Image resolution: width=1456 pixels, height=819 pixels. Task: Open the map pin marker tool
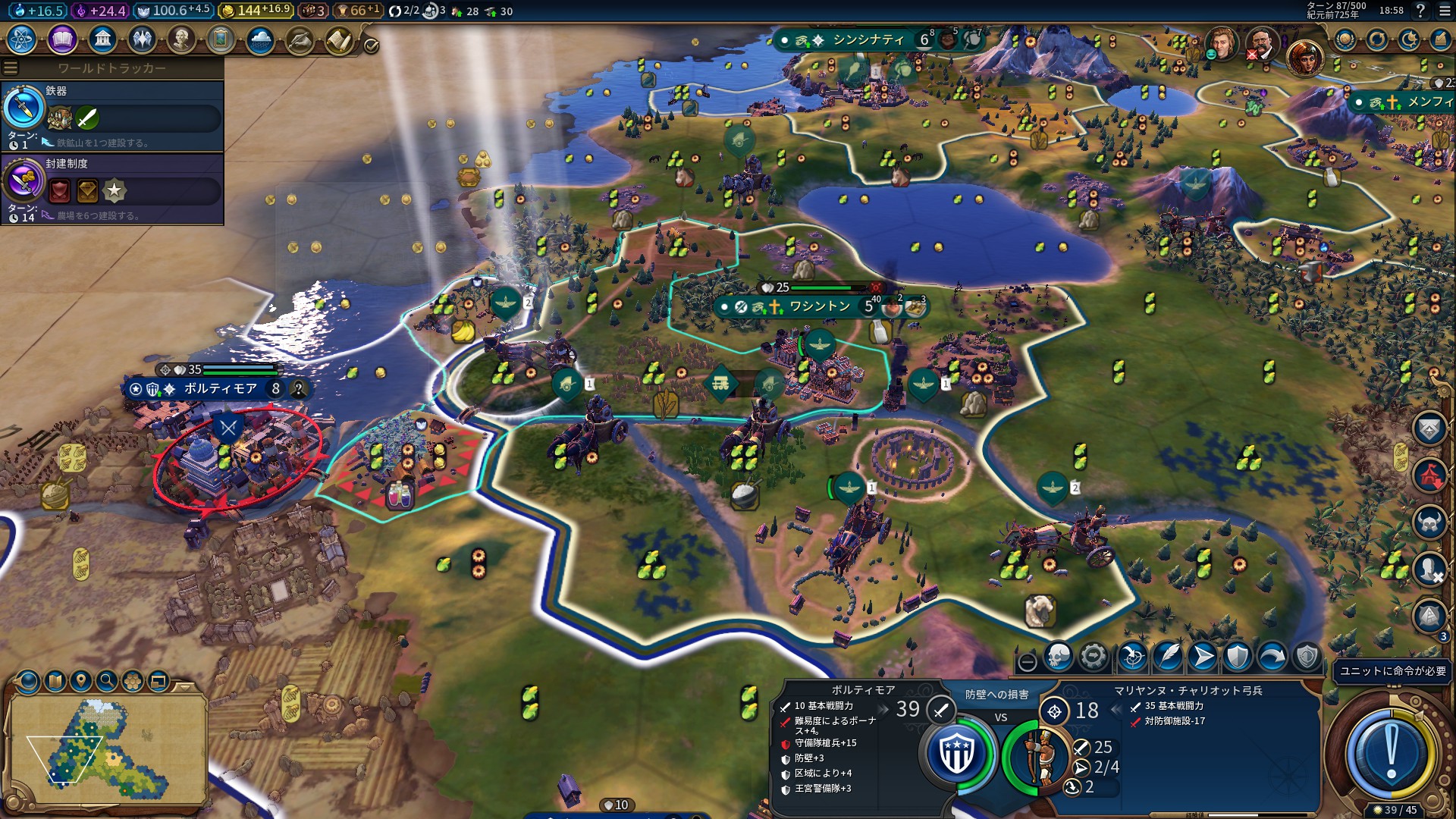(80, 681)
